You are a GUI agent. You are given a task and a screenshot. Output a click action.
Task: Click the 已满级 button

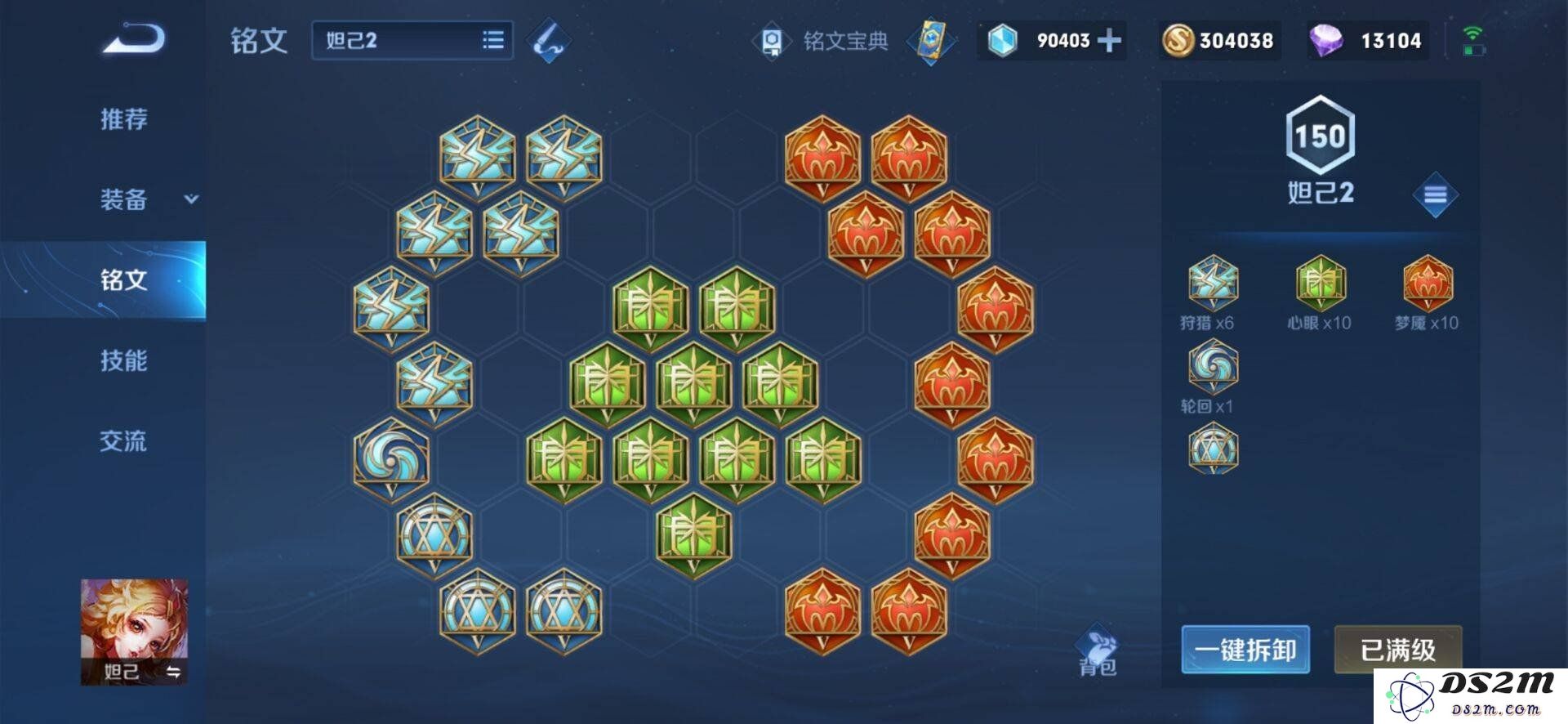click(1397, 650)
